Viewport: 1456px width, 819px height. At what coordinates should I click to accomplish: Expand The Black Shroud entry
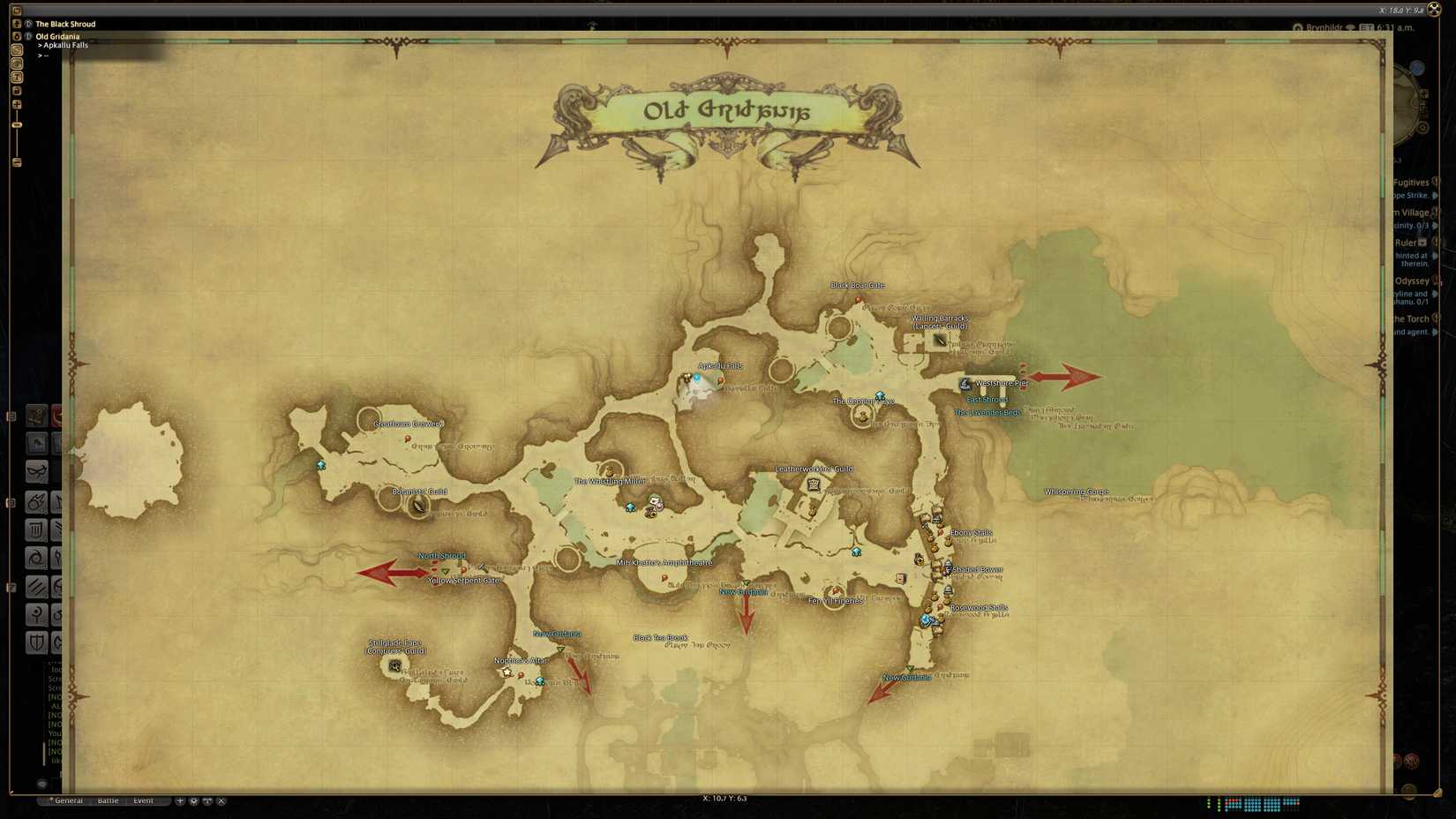(29, 24)
